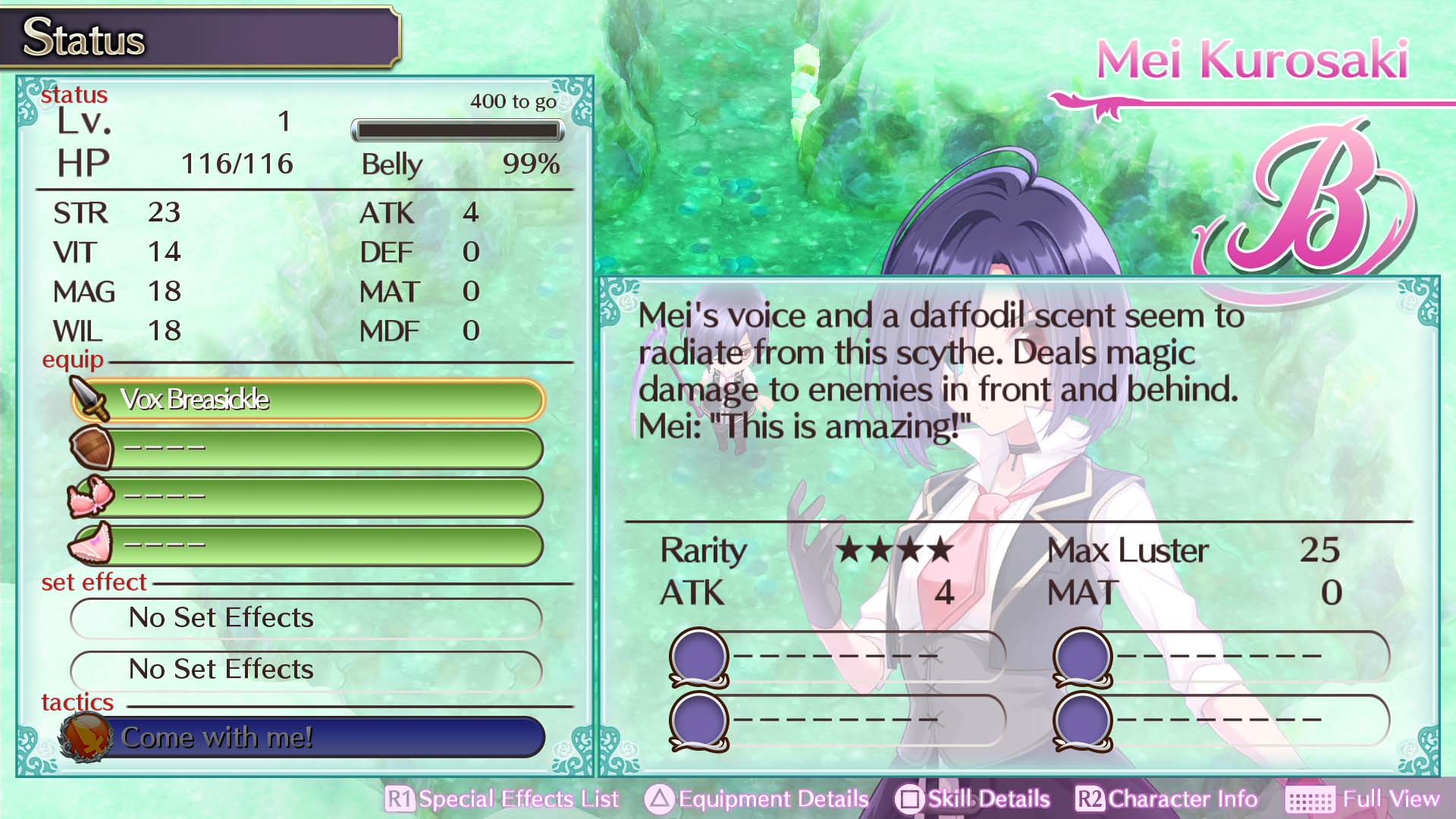
Task: Open the Skill Details panel
Action: [x=985, y=799]
